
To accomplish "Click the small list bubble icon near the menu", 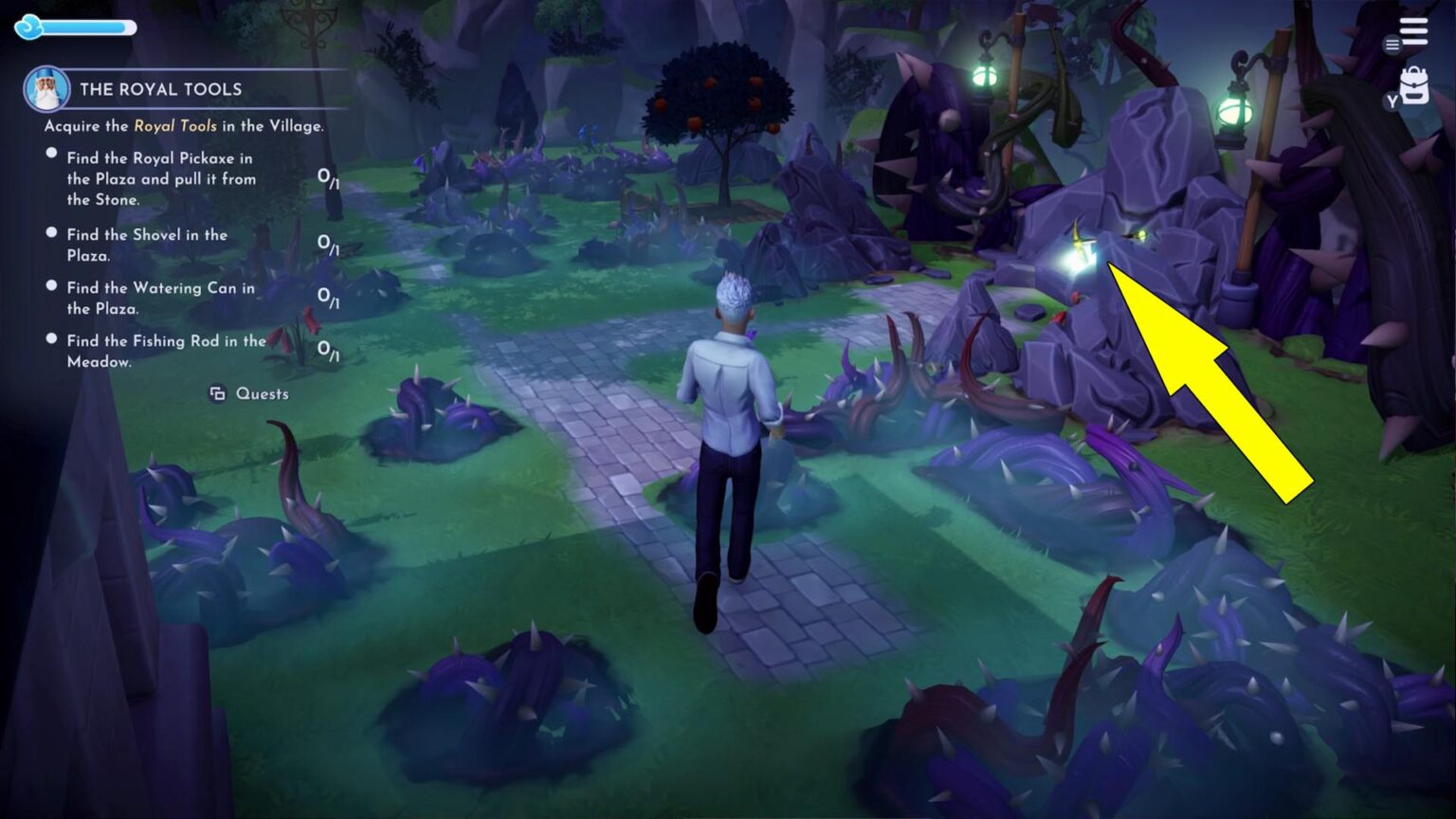I will pyautogui.click(x=1392, y=45).
